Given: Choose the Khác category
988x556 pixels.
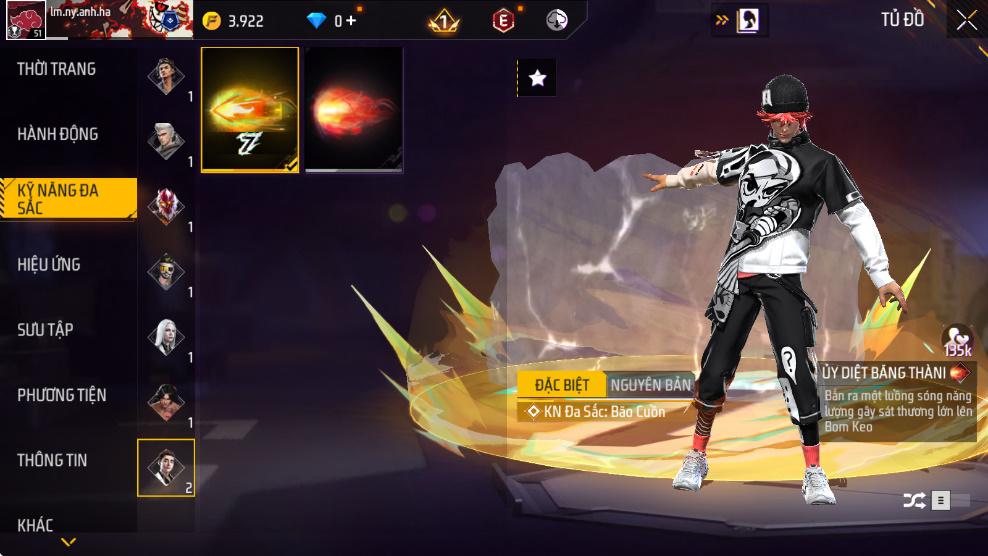Looking at the screenshot, I should 35,525.
